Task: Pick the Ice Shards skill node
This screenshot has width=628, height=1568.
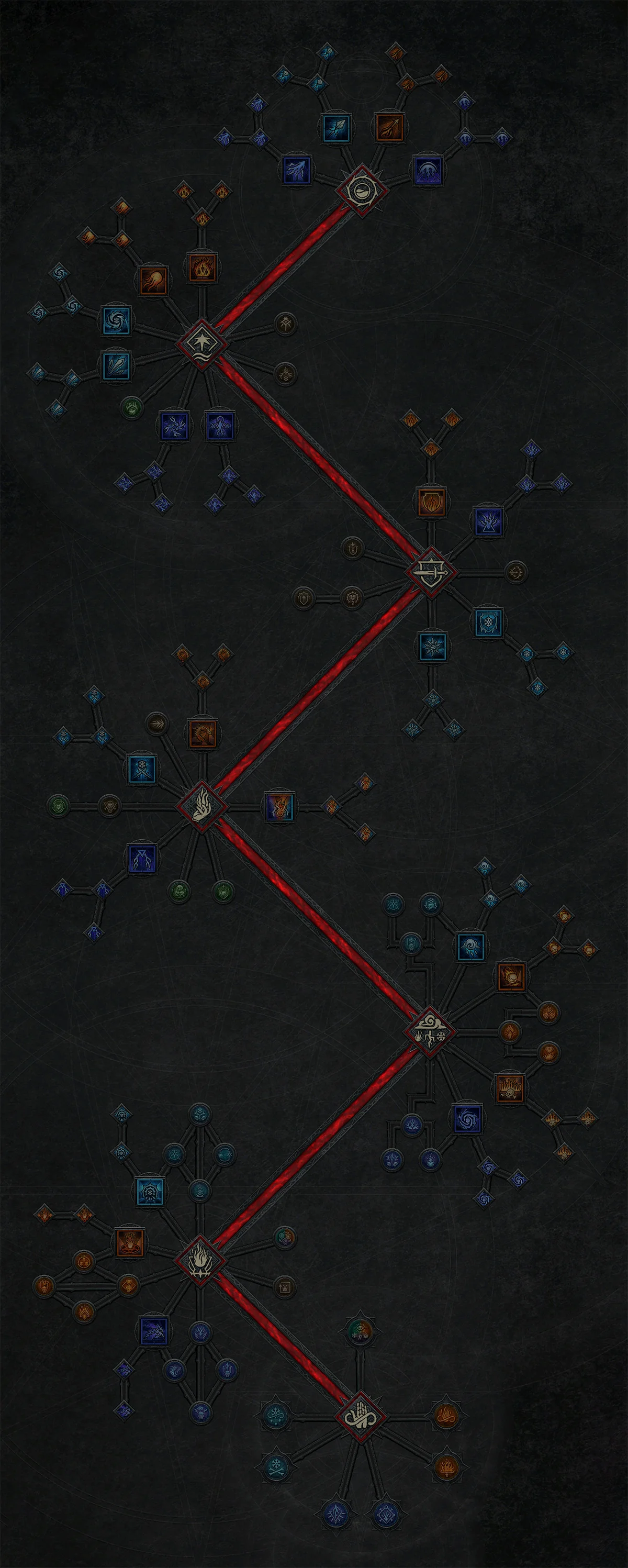Action: pos(116,366)
